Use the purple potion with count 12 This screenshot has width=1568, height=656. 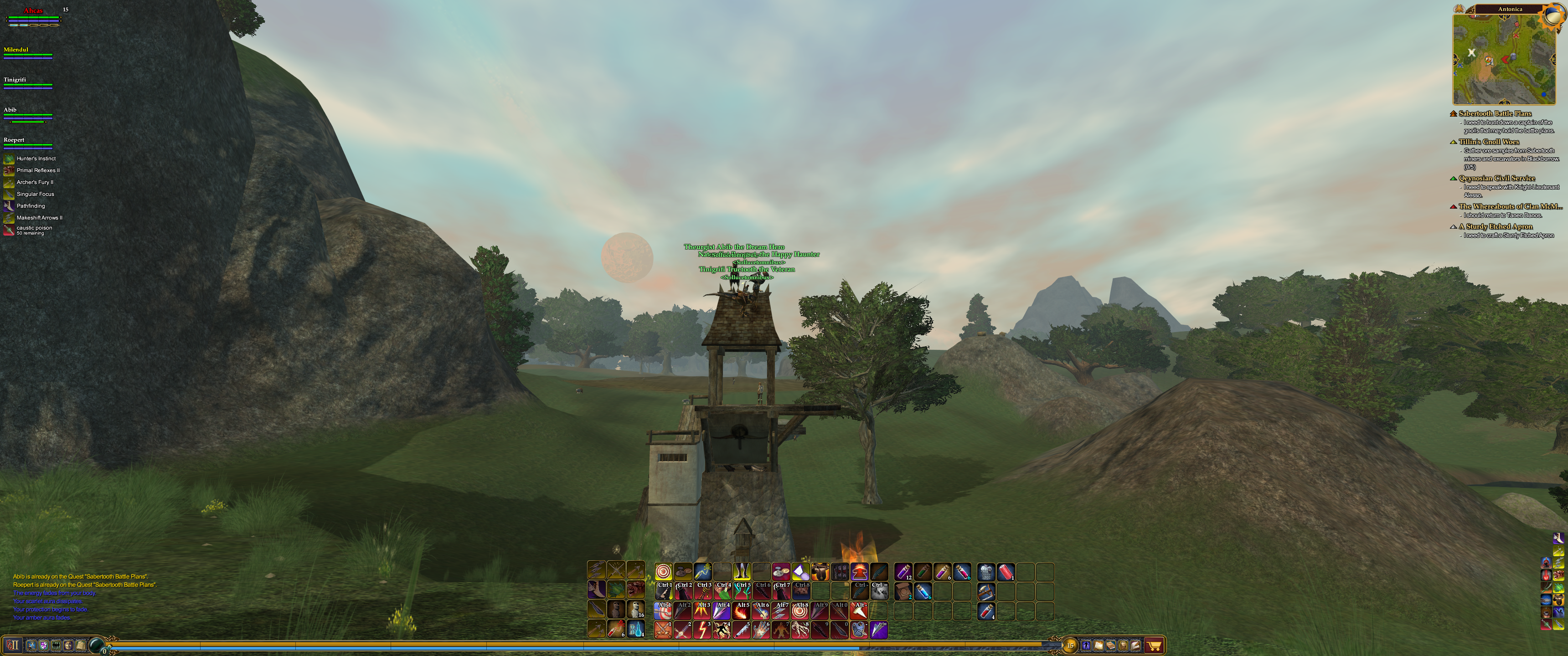[903, 572]
